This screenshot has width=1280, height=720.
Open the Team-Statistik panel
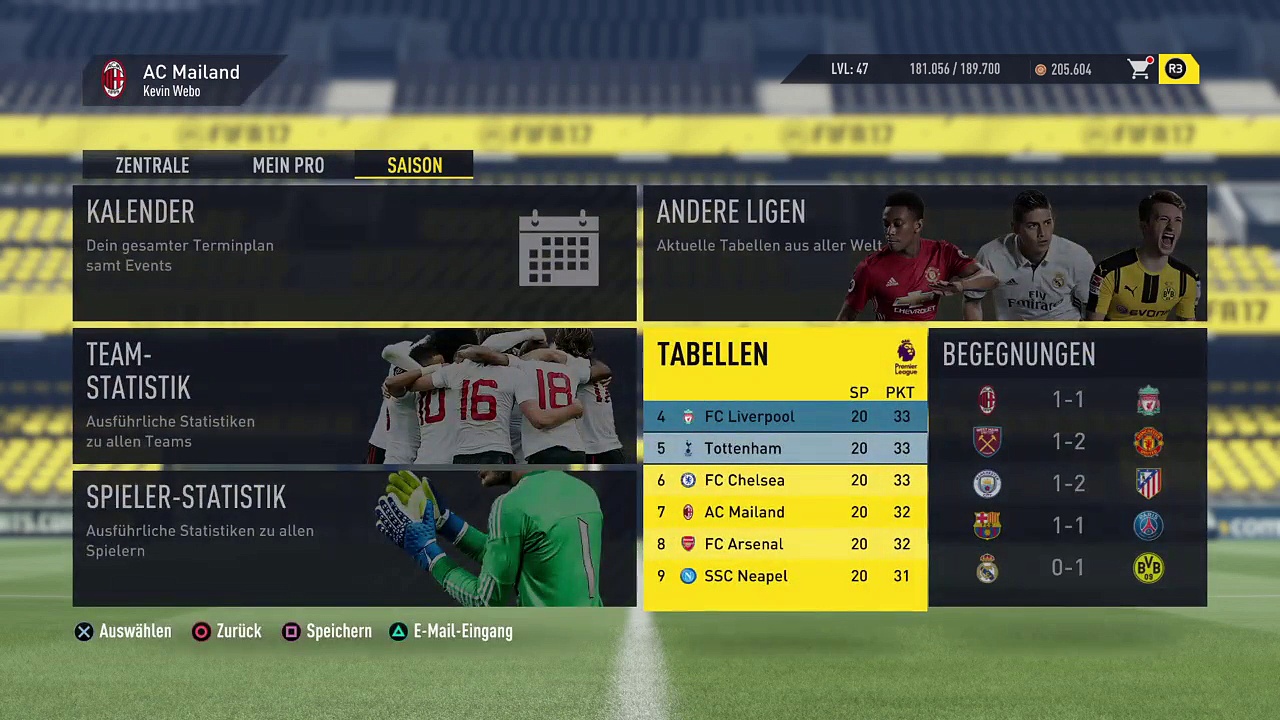[354, 396]
